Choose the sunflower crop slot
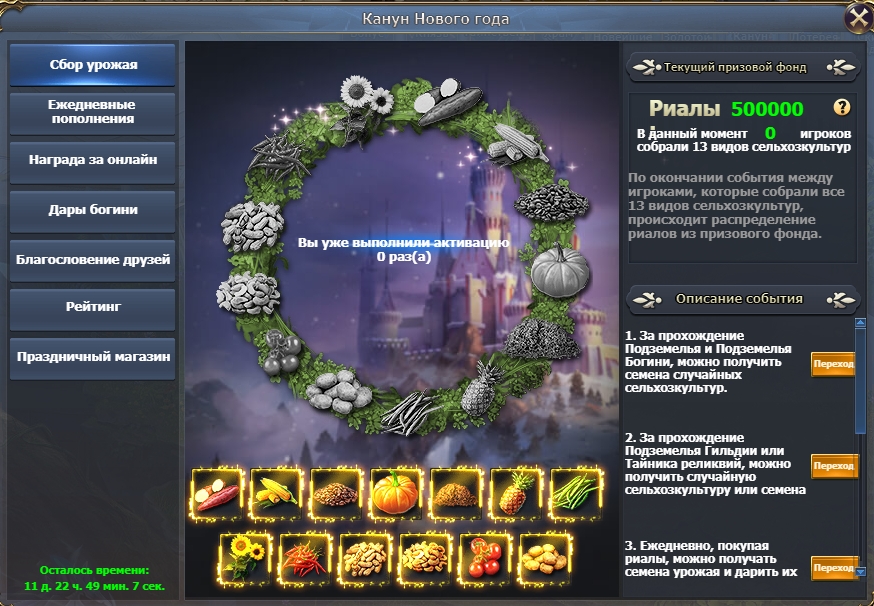The height and width of the screenshot is (606, 874). [x=246, y=557]
